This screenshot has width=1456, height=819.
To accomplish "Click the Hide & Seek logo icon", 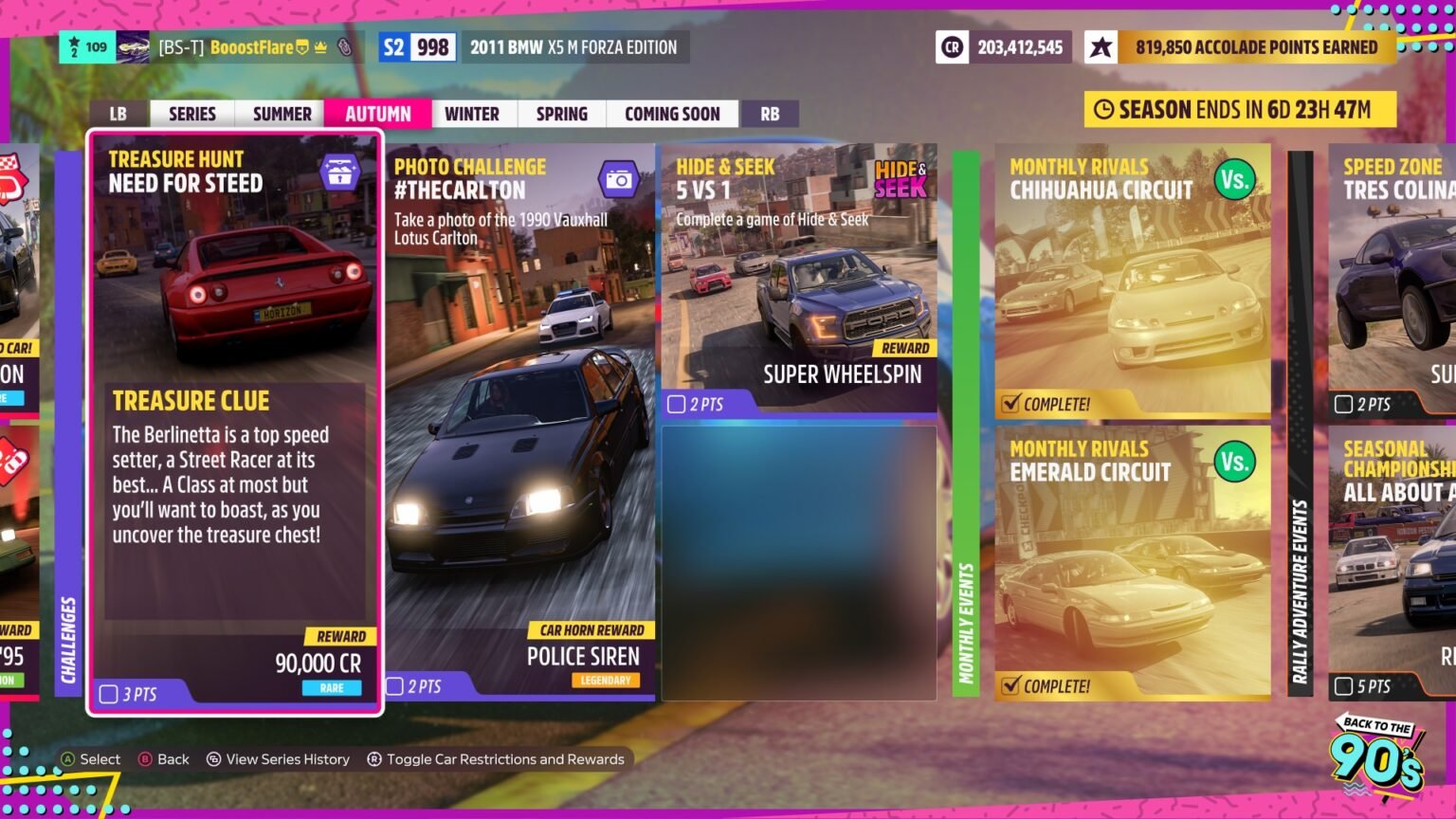I will [x=901, y=178].
